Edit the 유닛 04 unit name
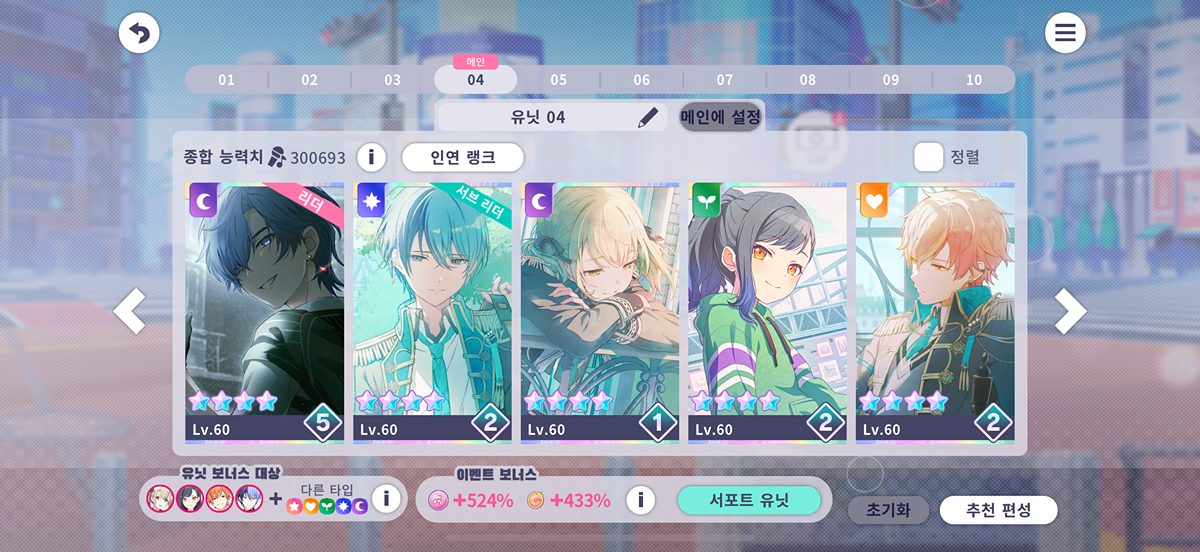This screenshot has width=1200, height=552. (x=650, y=117)
